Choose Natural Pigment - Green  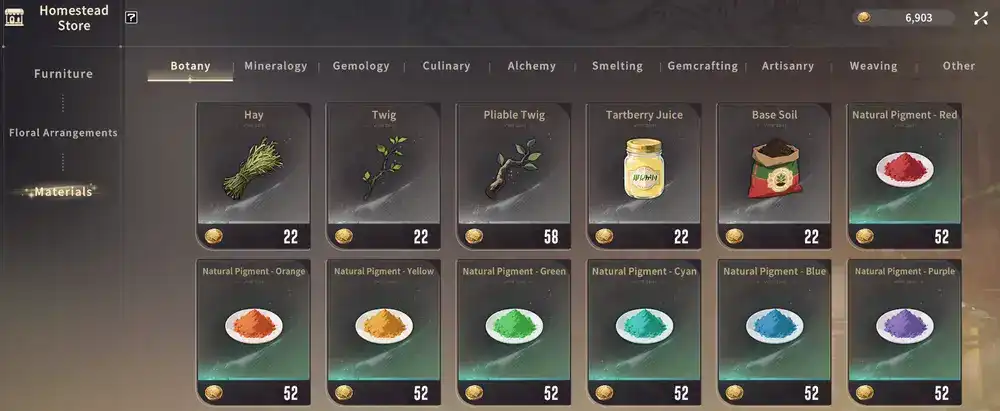[x=514, y=330]
